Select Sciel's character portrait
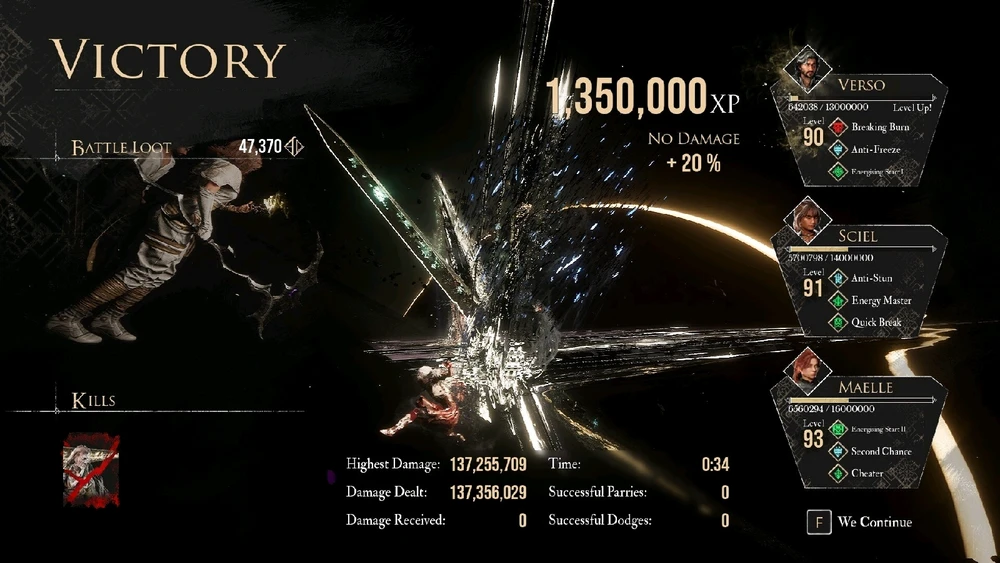The width and height of the screenshot is (1000, 563). tap(808, 215)
